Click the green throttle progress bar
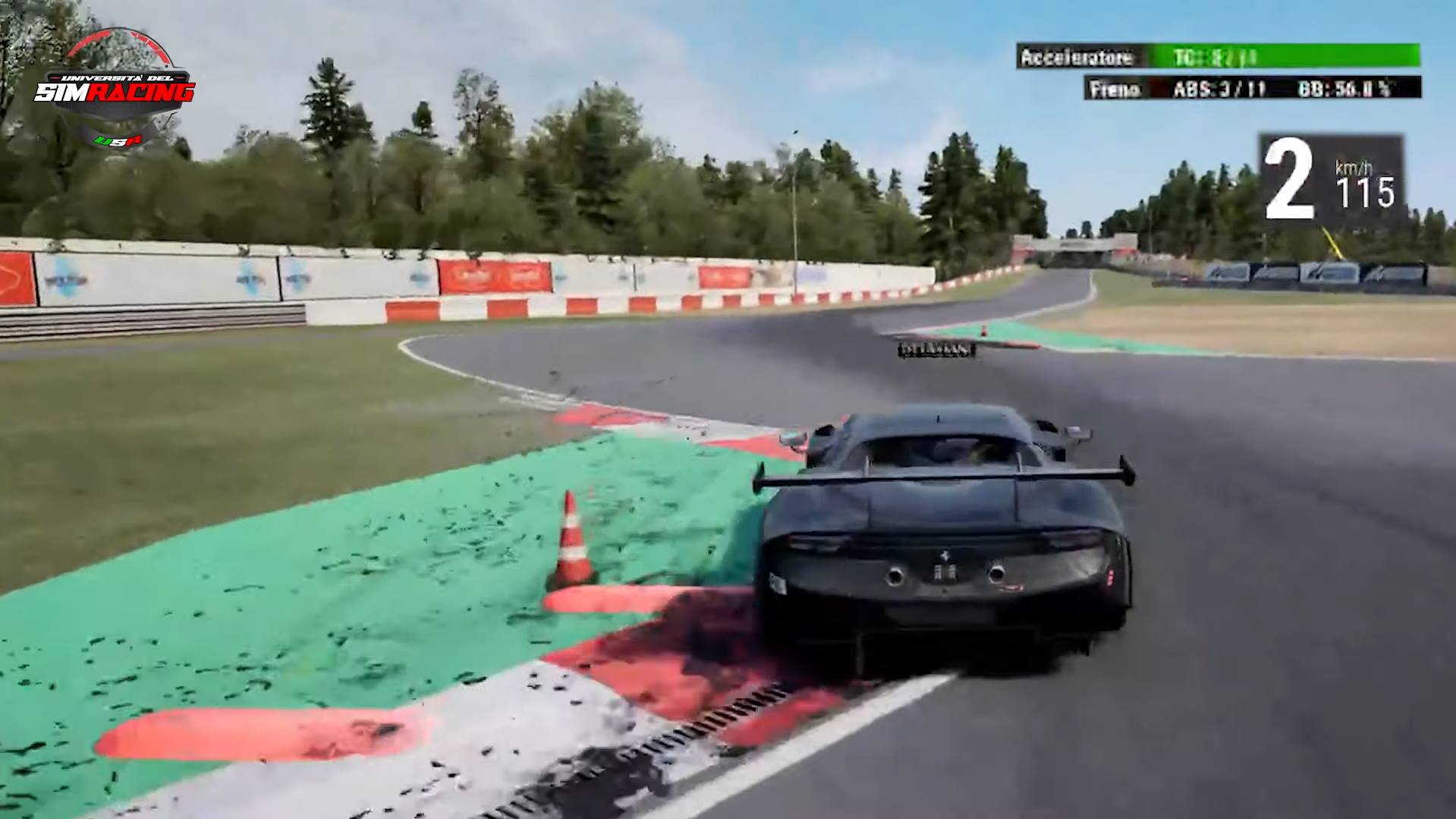The image size is (1456, 819). pos(1328,55)
